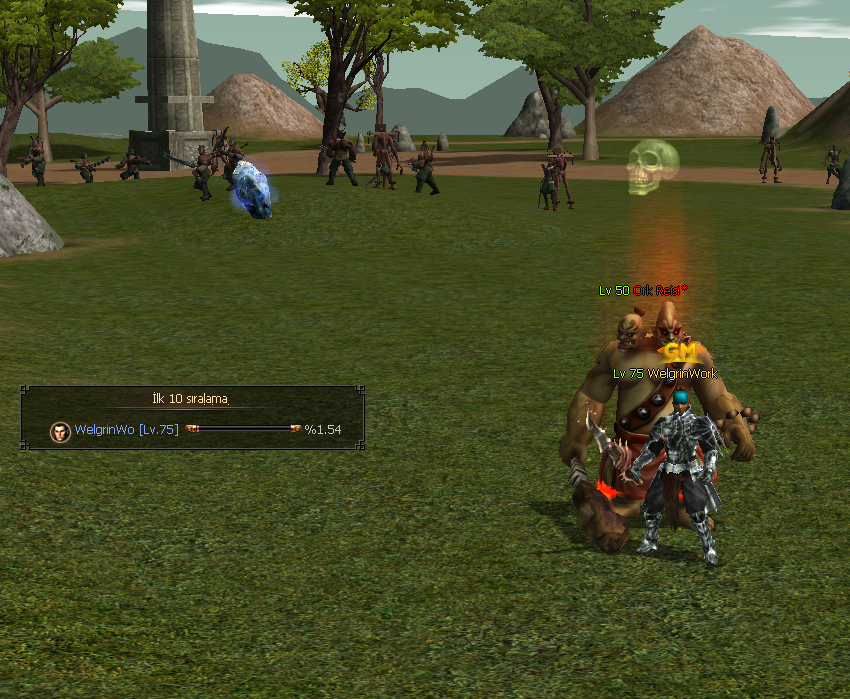Click WelgrinWo's round portrait icon

[61, 430]
